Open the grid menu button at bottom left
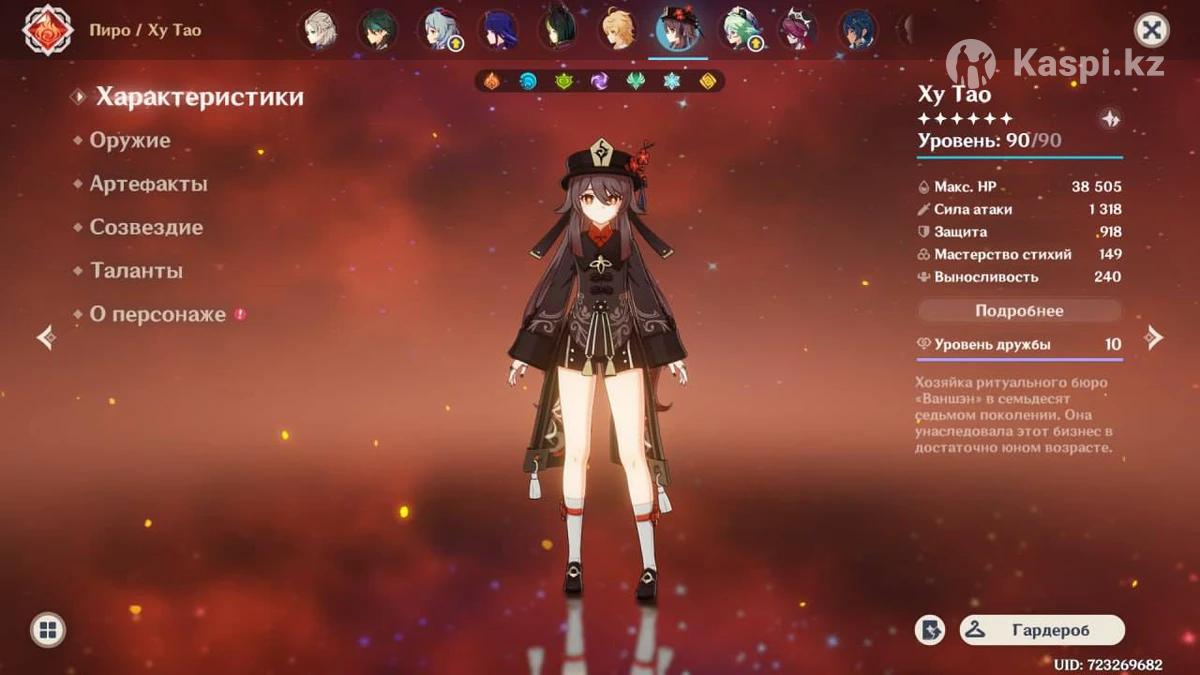 coord(47,629)
